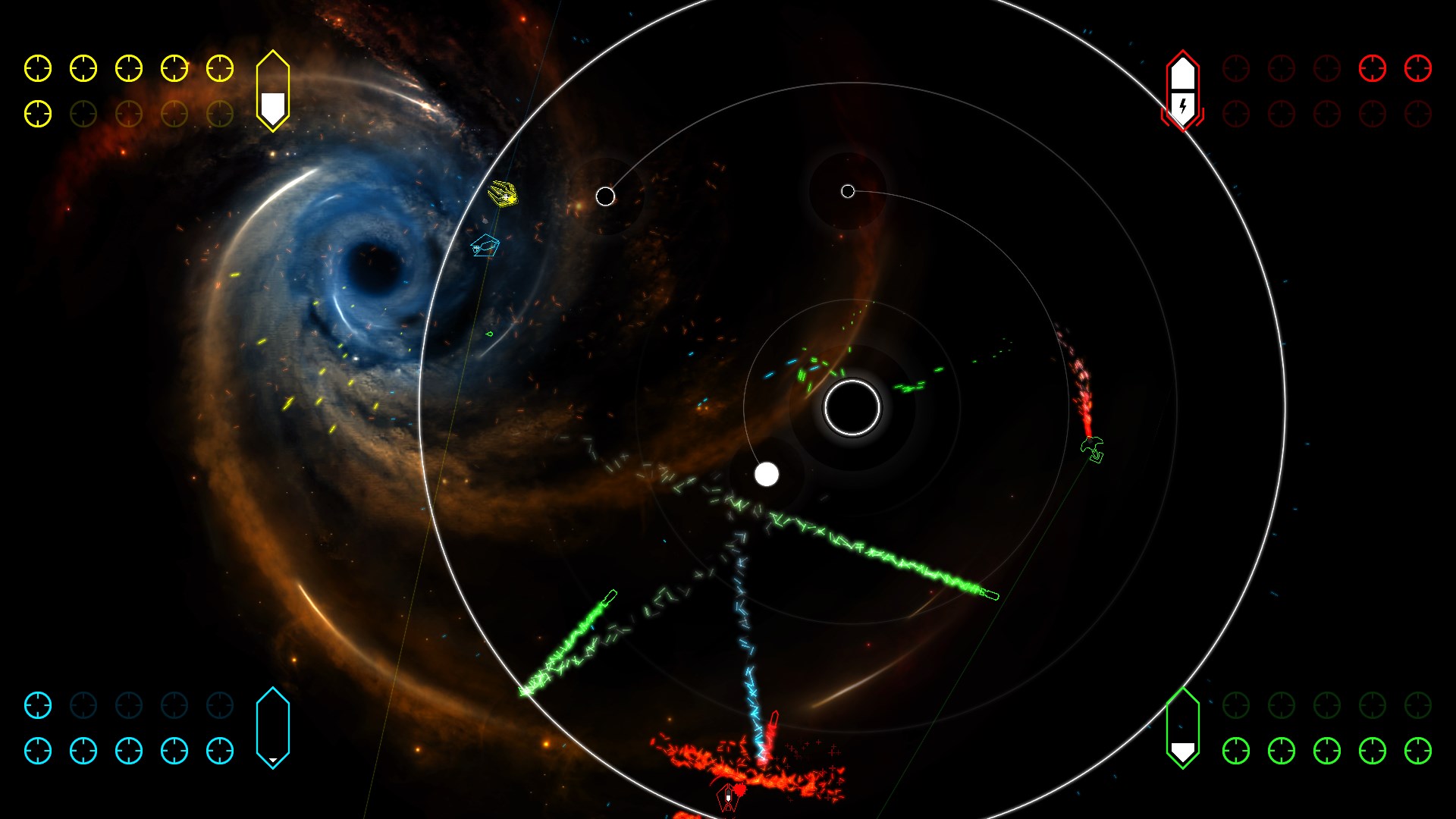Click the white planet on the upper left orbit
The height and width of the screenshot is (819, 1456).
tap(606, 196)
